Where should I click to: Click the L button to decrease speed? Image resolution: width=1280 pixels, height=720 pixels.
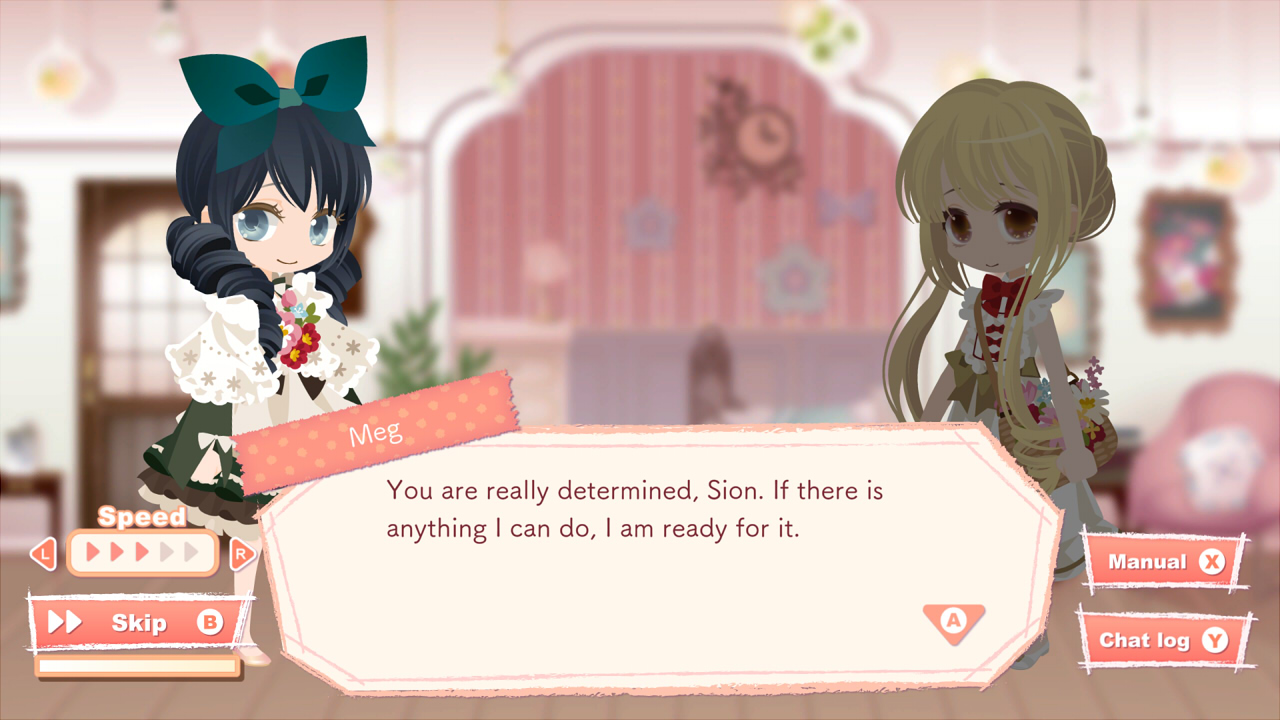coord(42,553)
